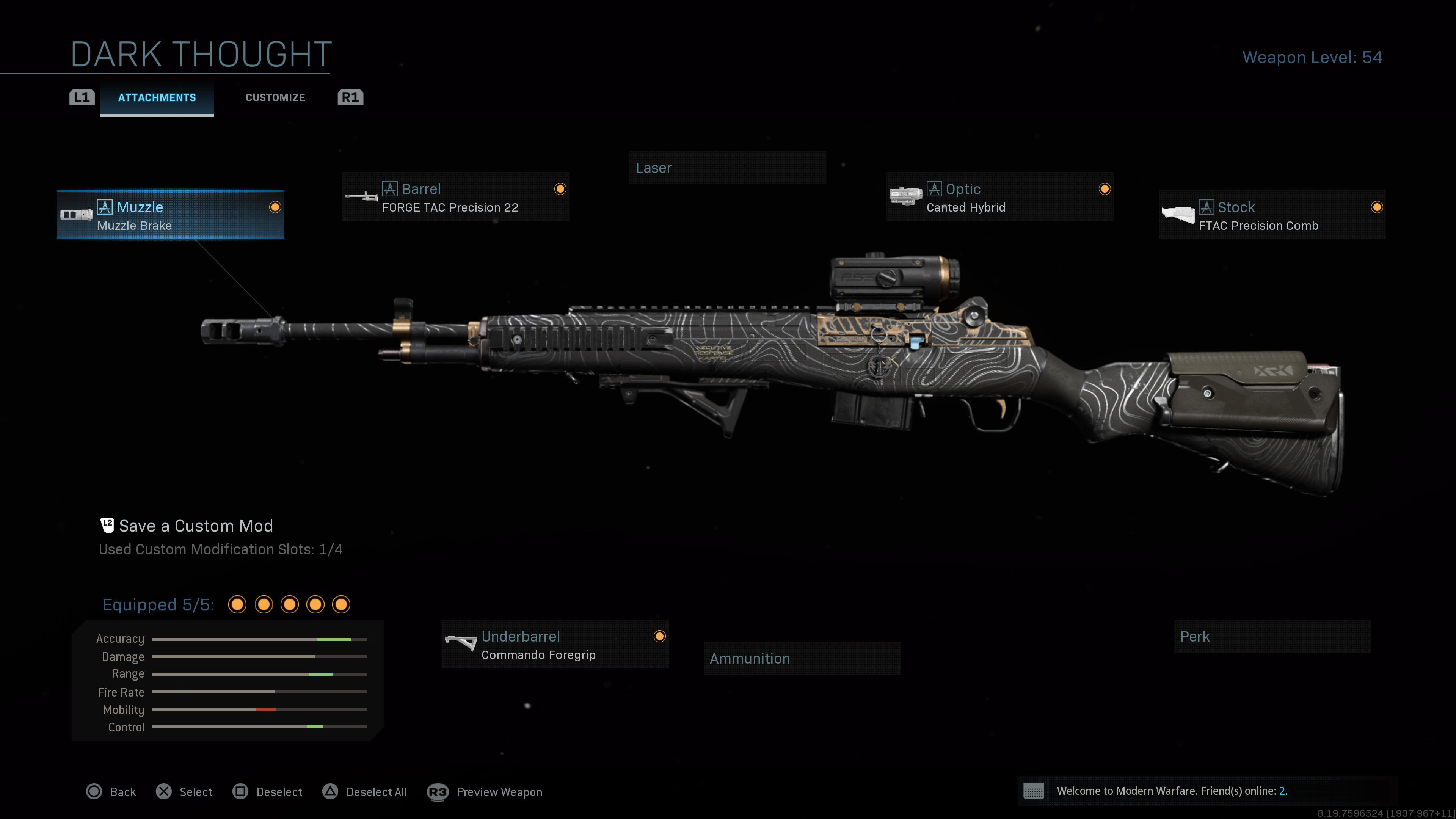Open the friends online notification message

(1171, 791)
